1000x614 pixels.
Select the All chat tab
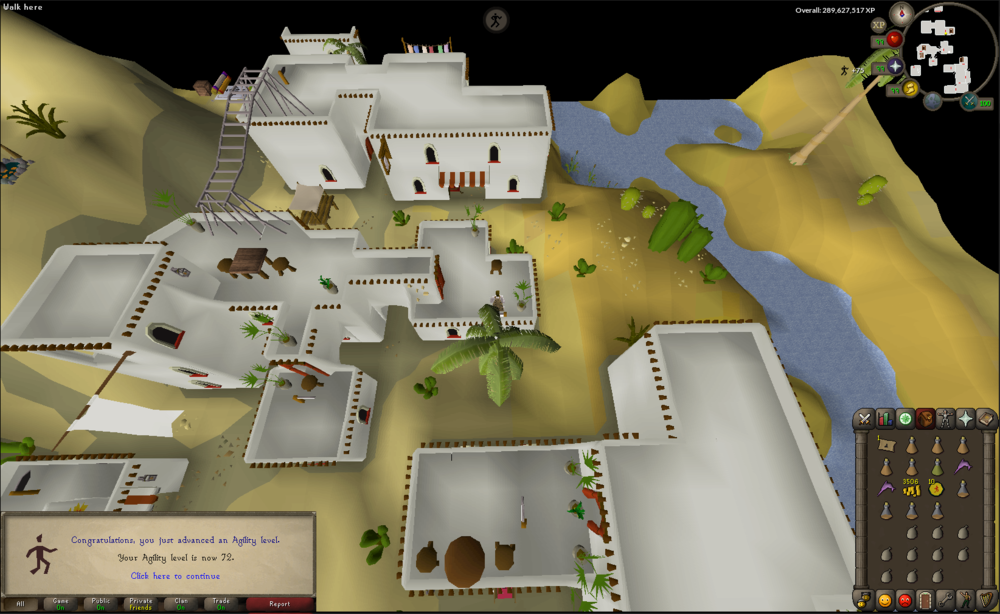point(20,604)
